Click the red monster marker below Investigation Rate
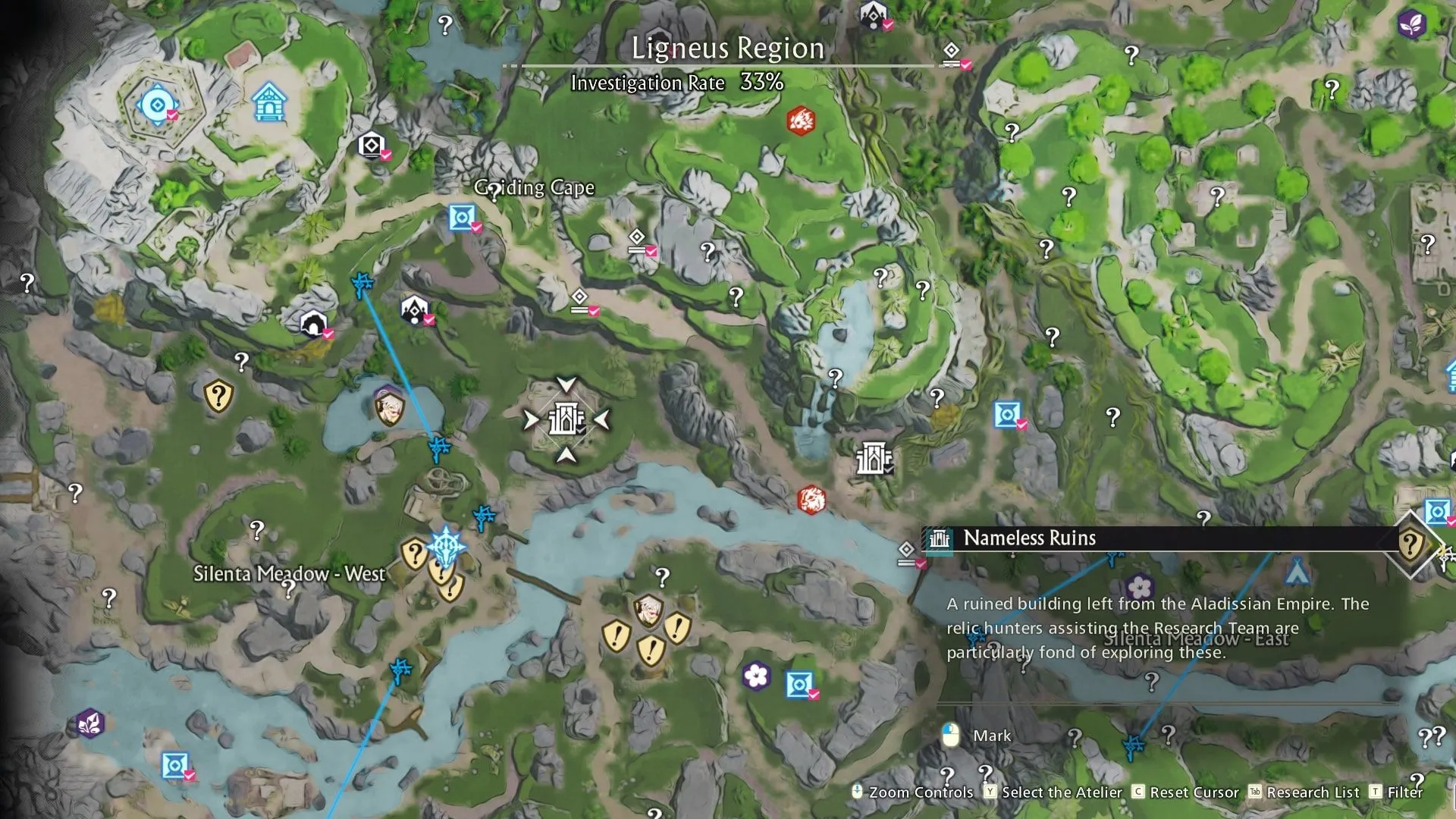This screenshot has height=819, width=1456. [801, 121]
